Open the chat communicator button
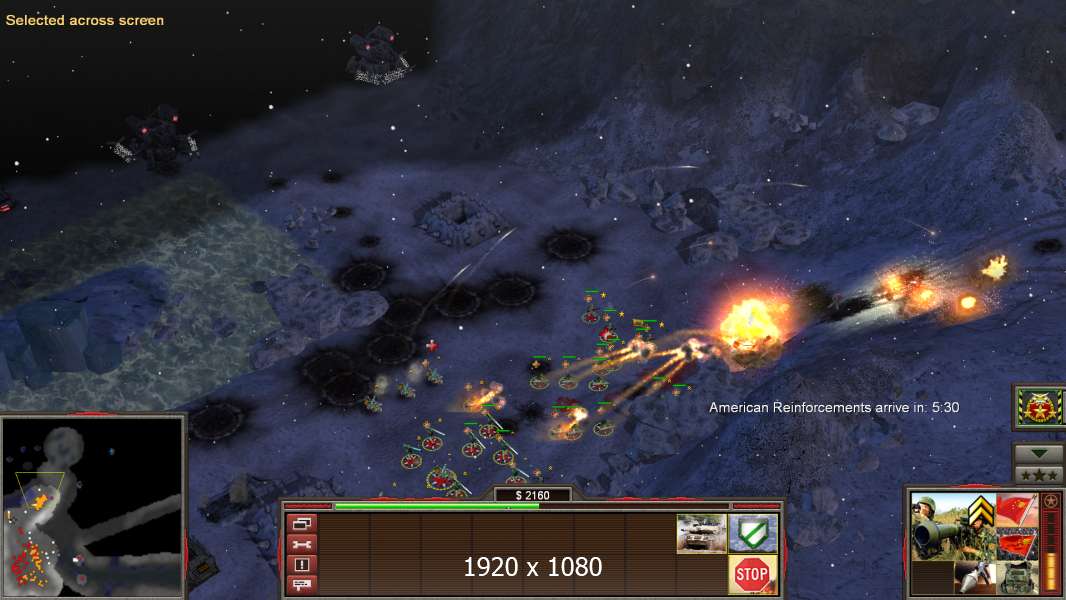The width and height of the screenshot is (1066, 600). 301,584
